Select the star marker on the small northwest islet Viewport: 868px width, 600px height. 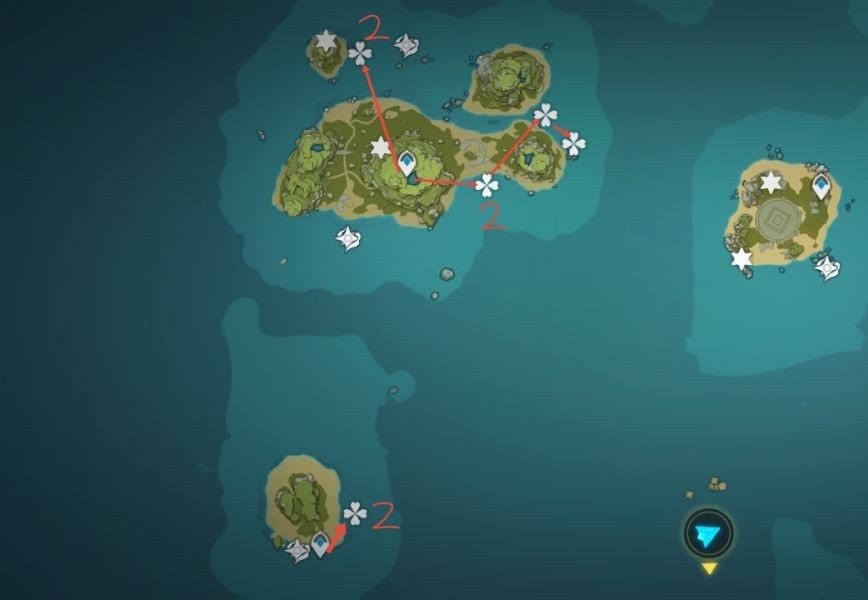tap(326, 42)
